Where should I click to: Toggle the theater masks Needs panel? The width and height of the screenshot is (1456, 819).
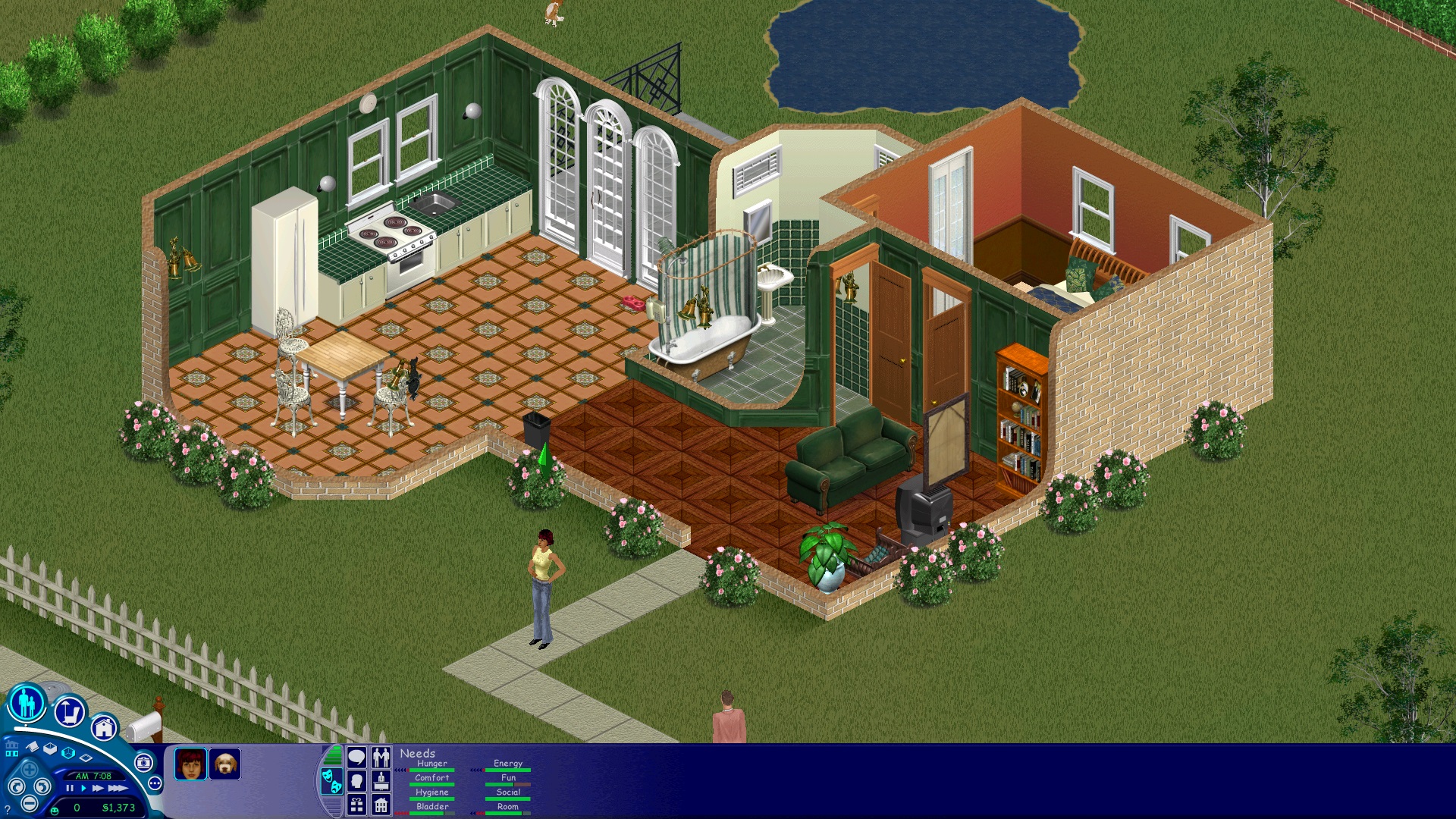(332, 783)
